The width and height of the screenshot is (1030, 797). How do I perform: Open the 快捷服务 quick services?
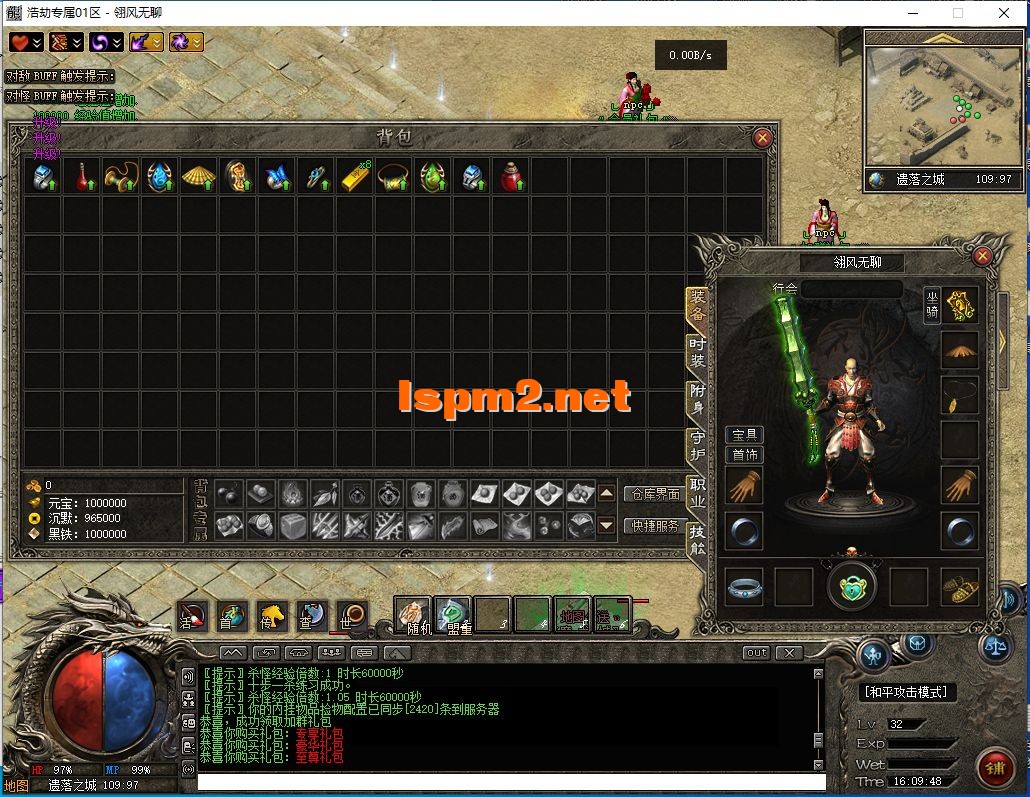[x=655, y=526]
